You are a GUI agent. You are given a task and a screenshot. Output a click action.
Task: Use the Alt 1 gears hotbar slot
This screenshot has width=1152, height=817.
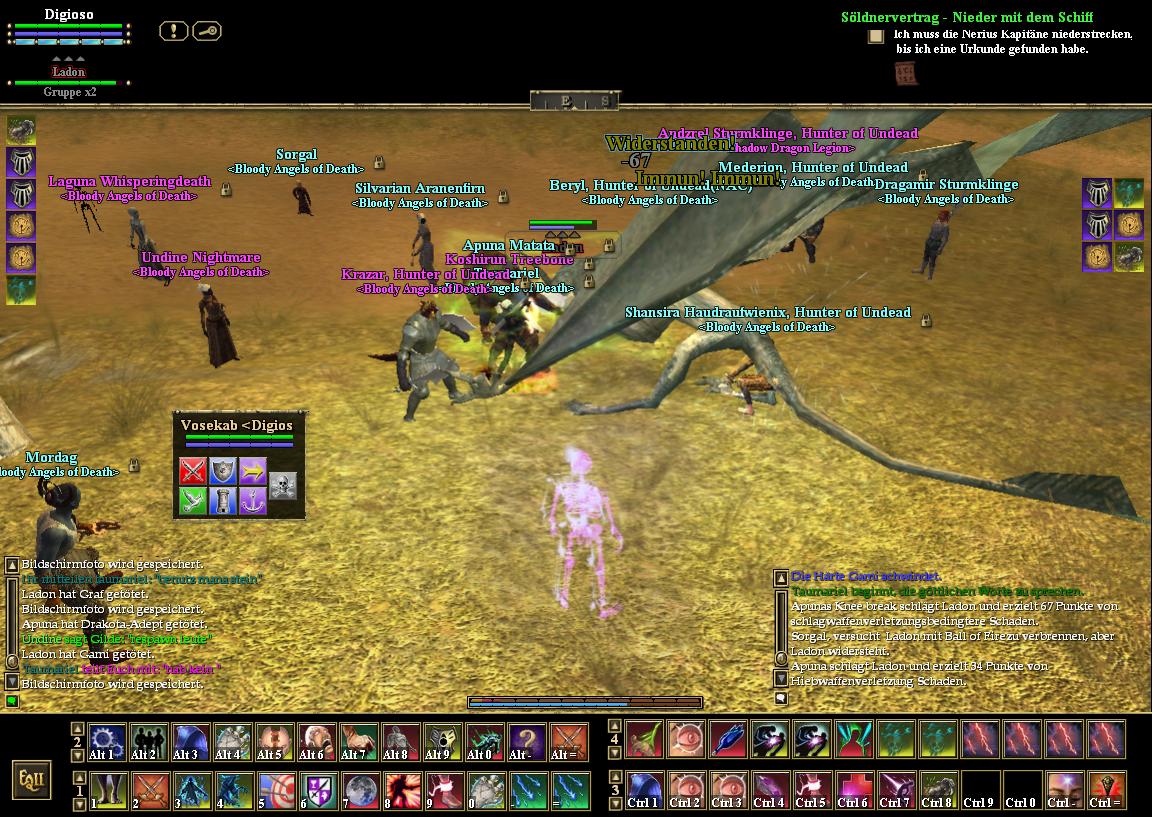107,742
